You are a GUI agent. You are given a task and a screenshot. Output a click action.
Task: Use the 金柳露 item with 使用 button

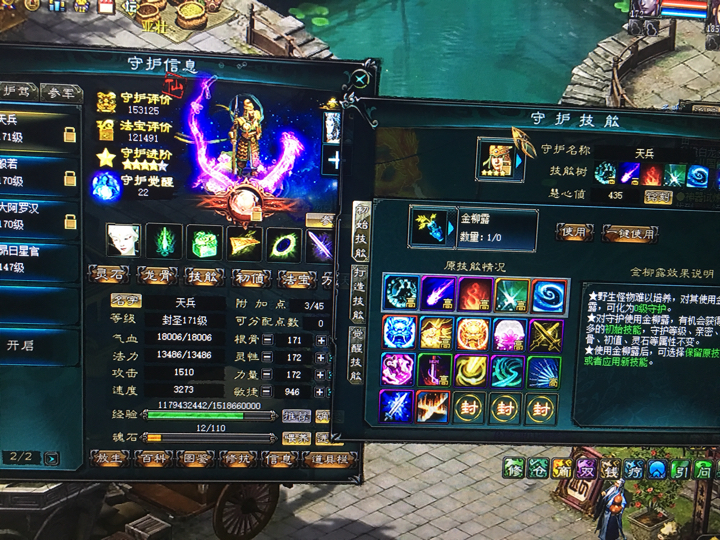(575, 231)
